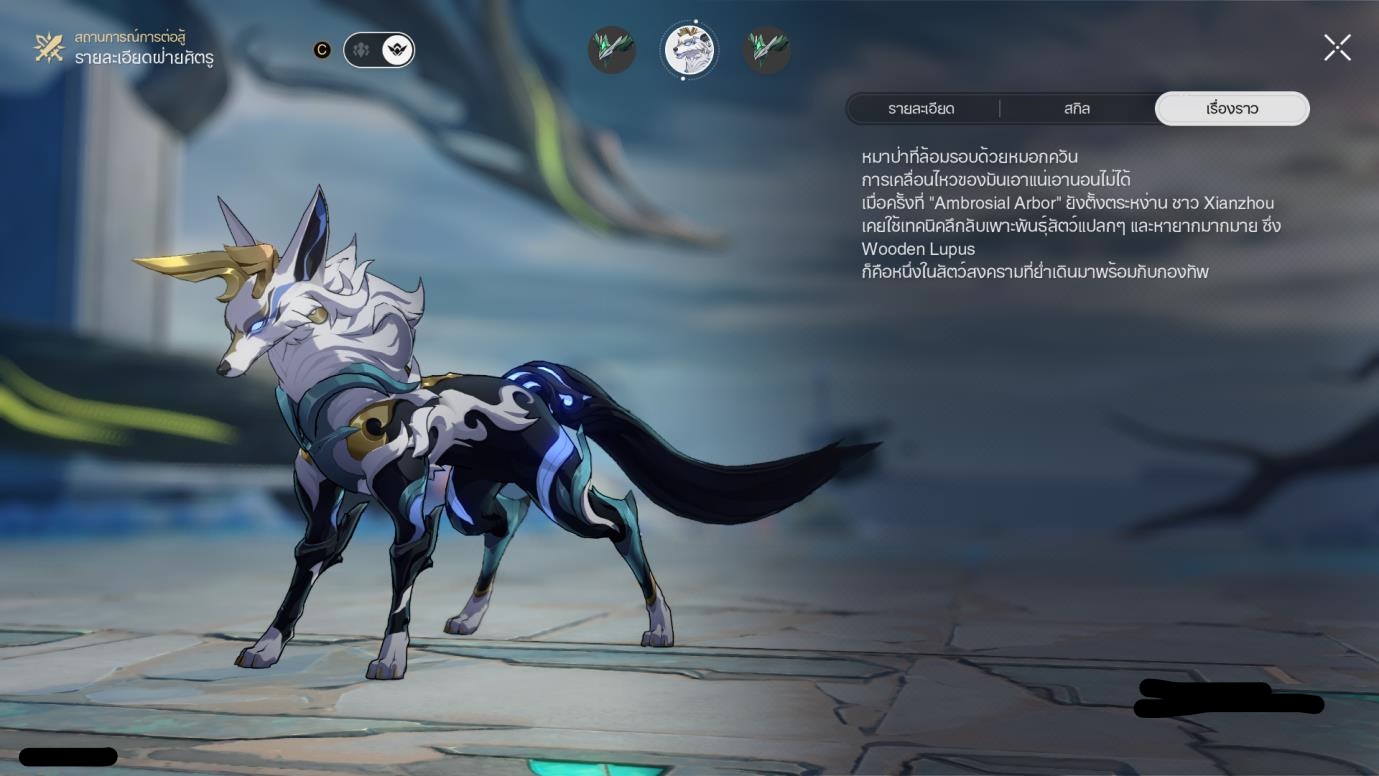
Task: Select the white wolf enemy portrait
Action: [690, 50]
